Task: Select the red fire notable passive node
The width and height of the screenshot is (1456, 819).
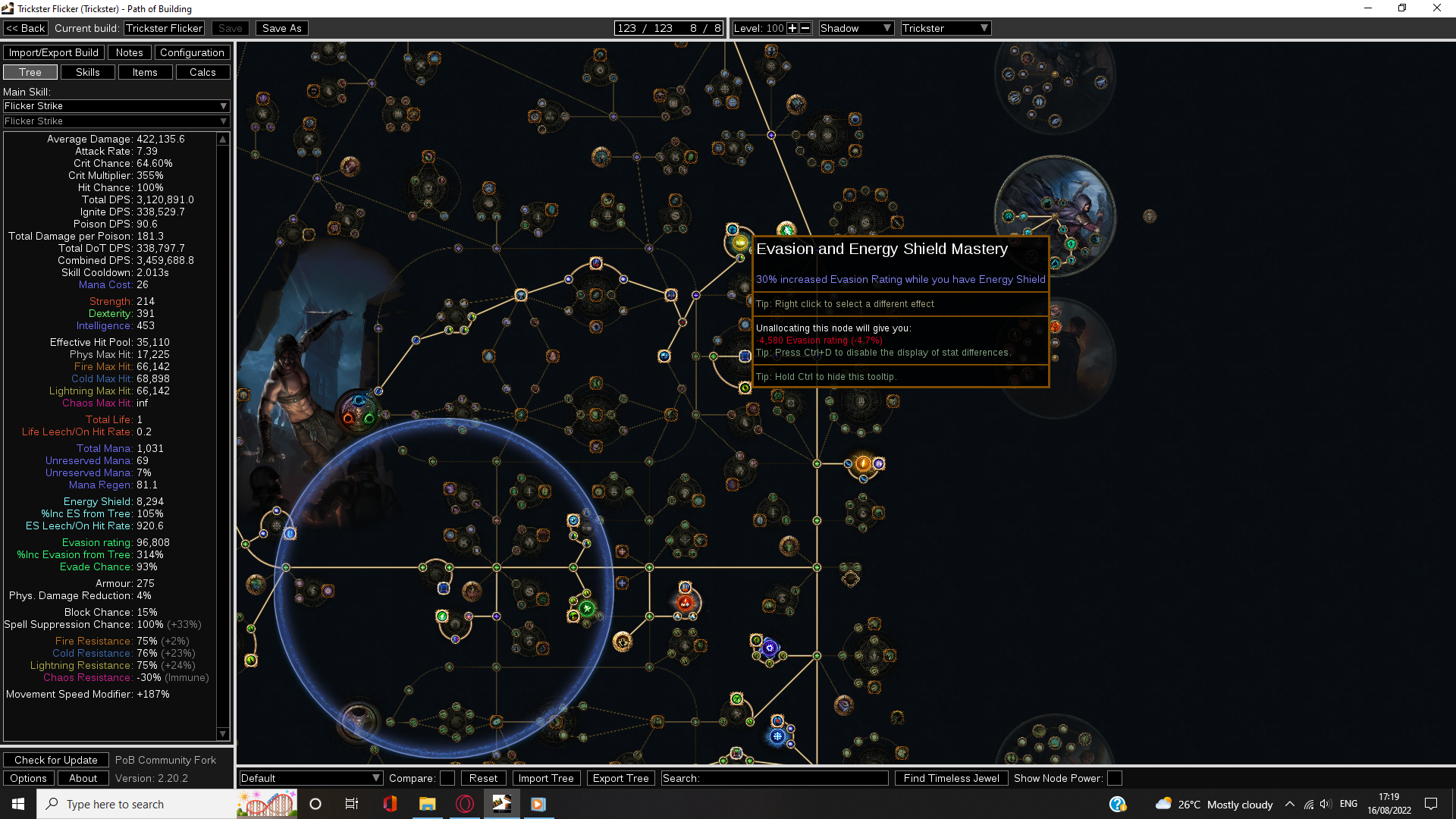Action: coord(685,601)
